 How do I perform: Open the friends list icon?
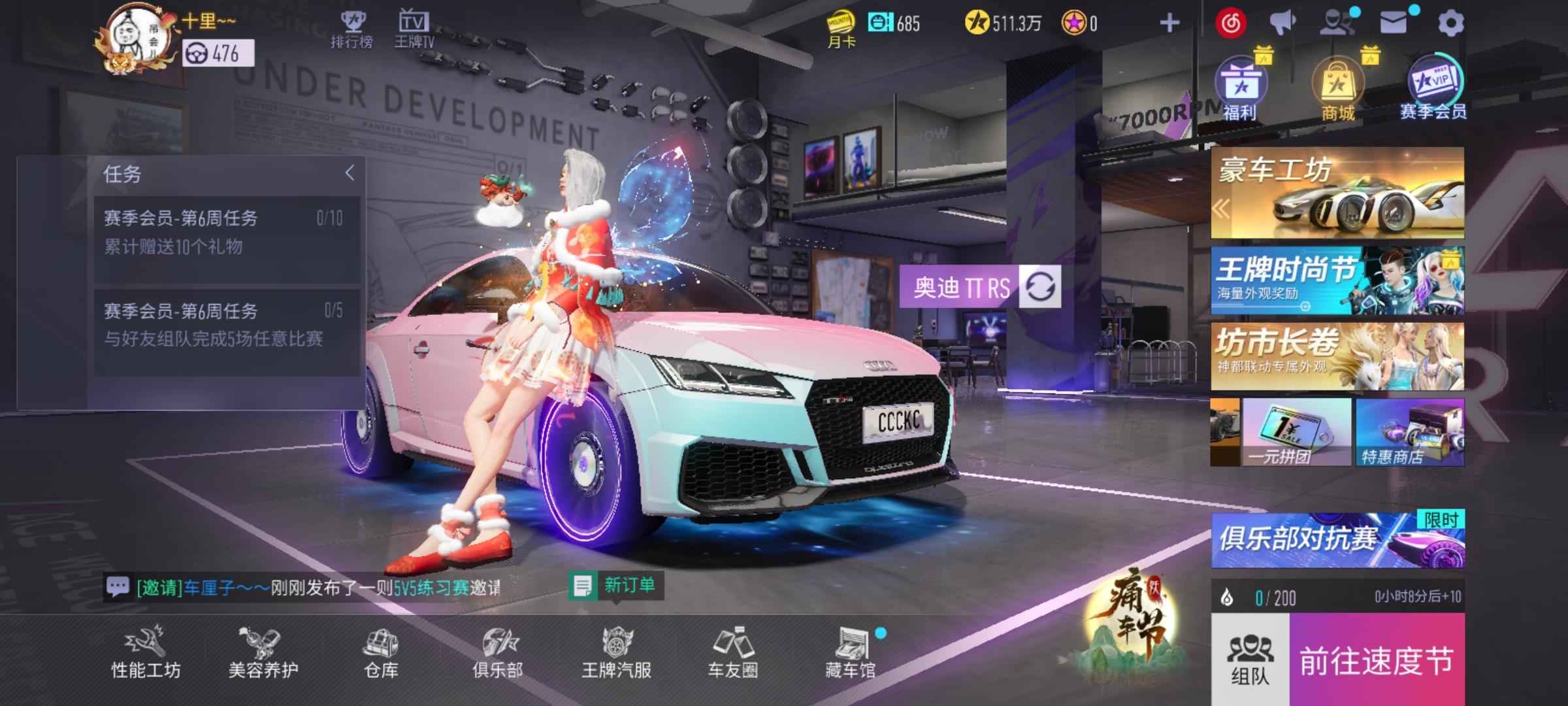(x=1335, y=24)
